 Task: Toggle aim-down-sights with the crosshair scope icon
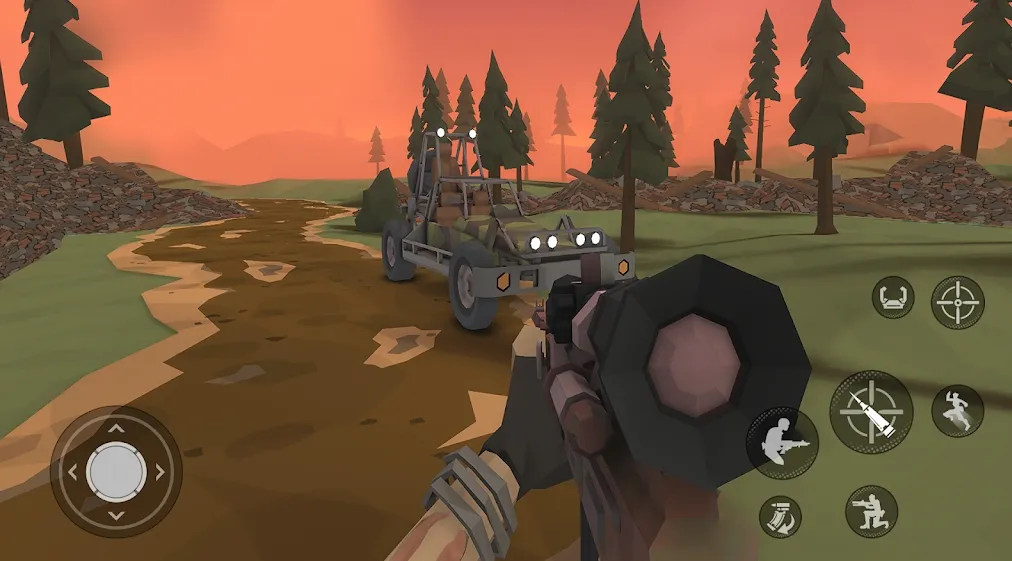click(x=957, y=302)
